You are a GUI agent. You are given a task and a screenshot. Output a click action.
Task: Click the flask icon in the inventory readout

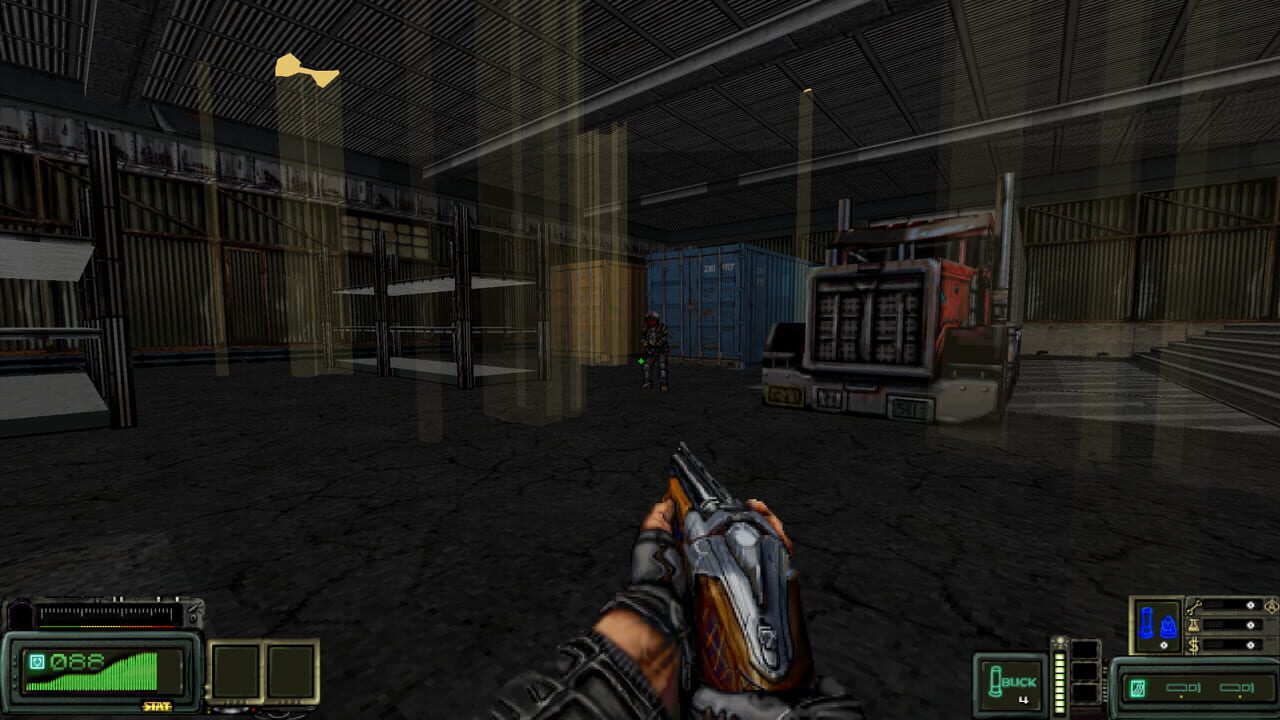tap(1192, 625)
